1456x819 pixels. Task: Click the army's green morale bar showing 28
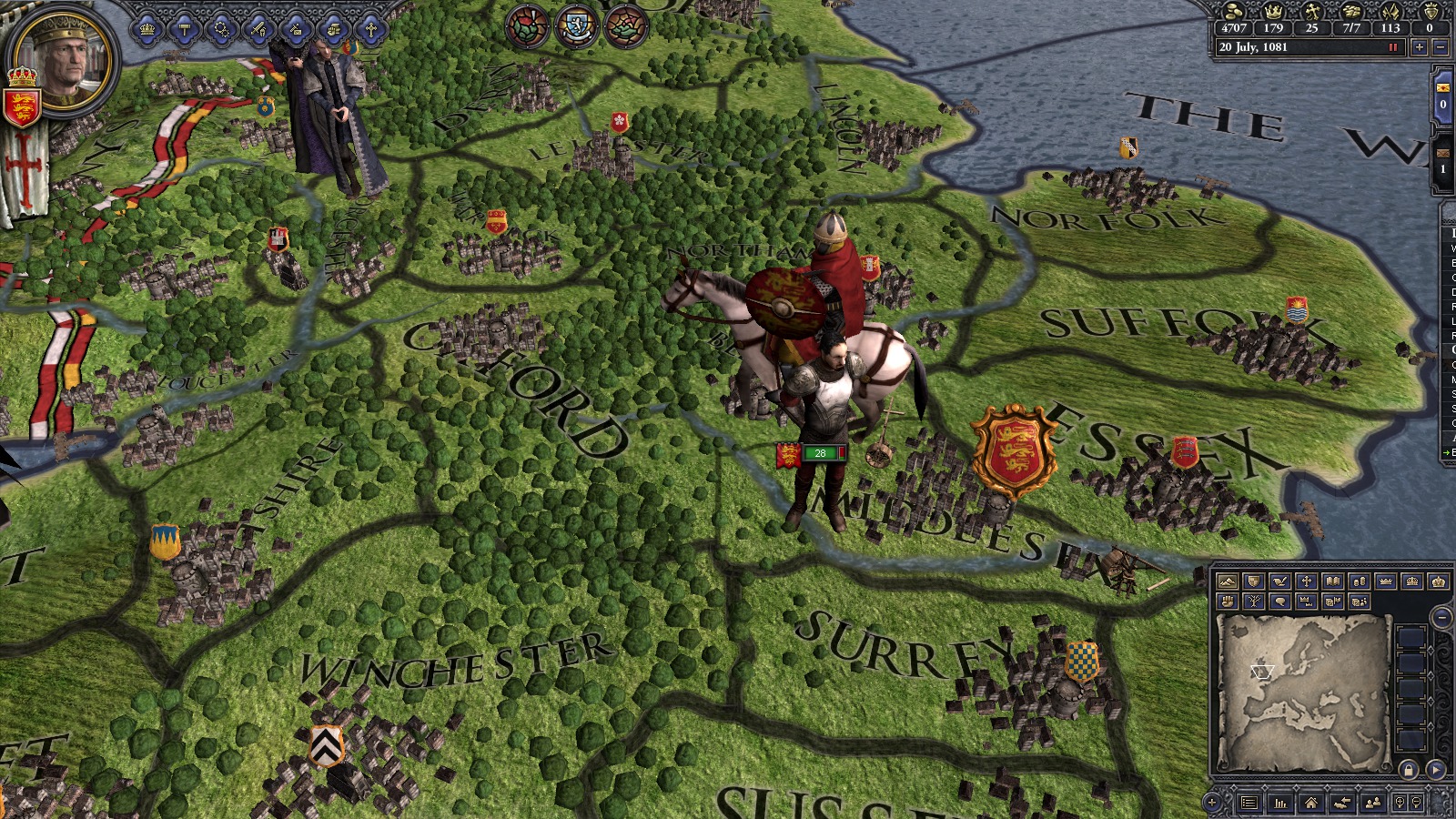pyautogui.click(x=821, y=452)
